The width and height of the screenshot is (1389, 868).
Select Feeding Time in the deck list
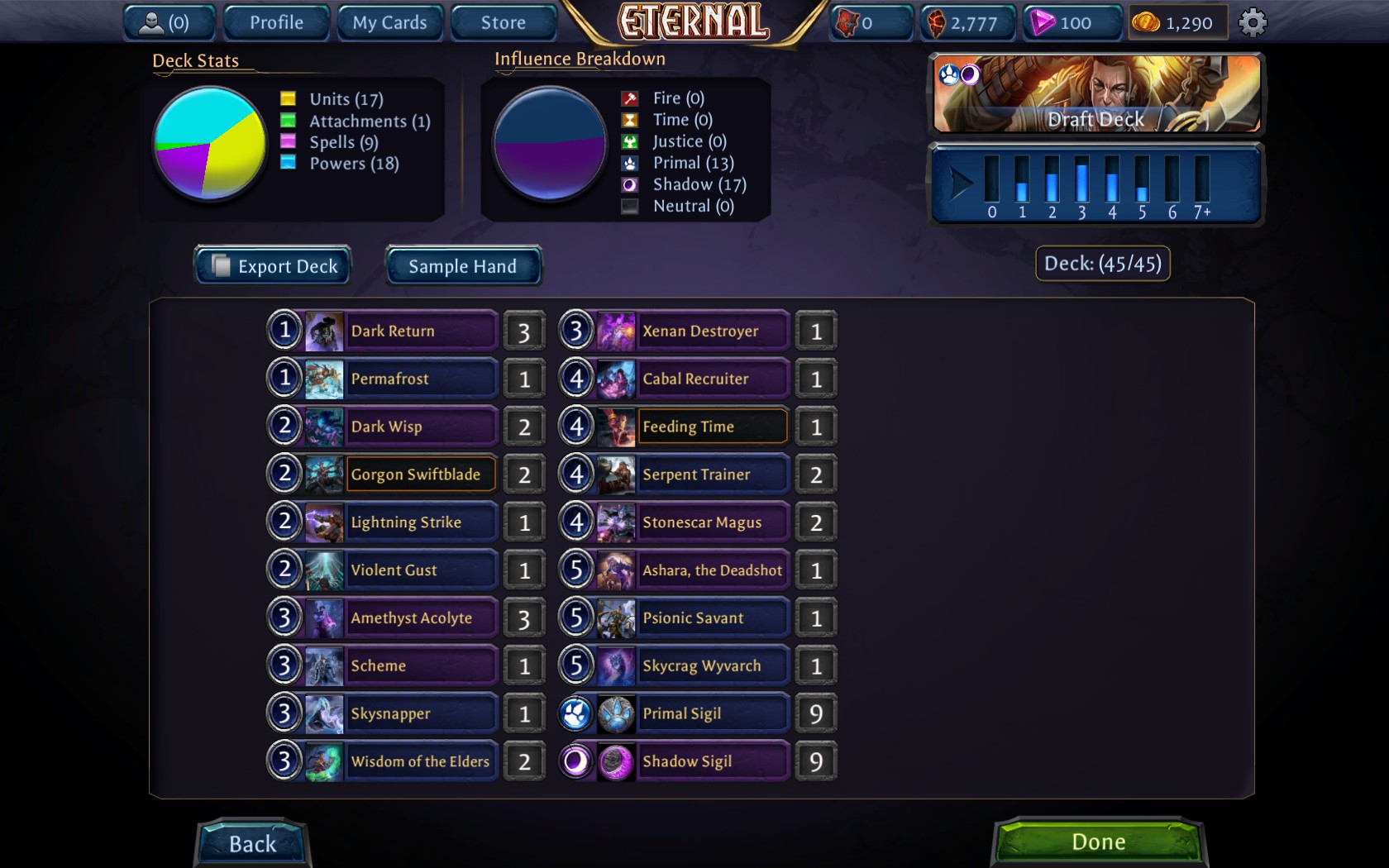coord(712,427)
